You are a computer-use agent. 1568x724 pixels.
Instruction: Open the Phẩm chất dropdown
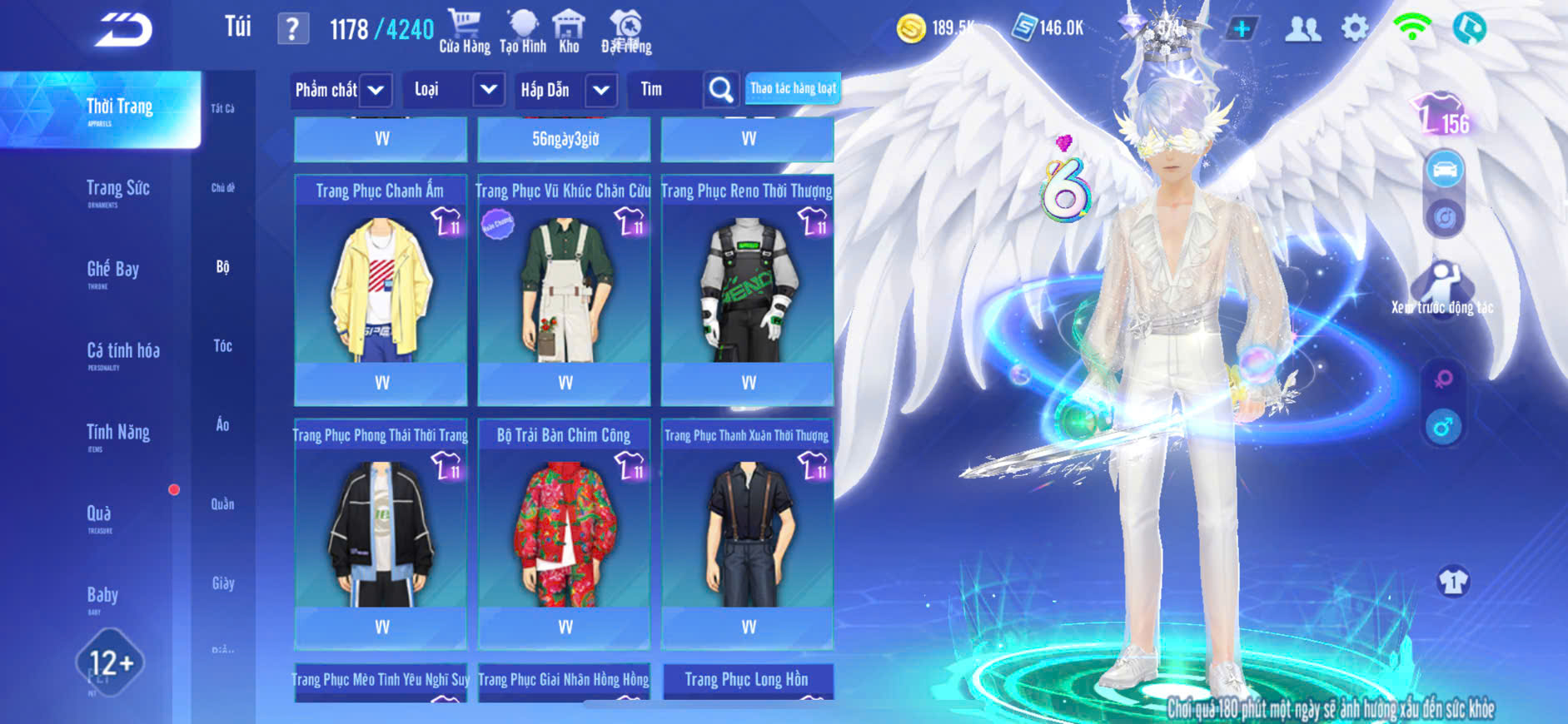pos(341,90)
